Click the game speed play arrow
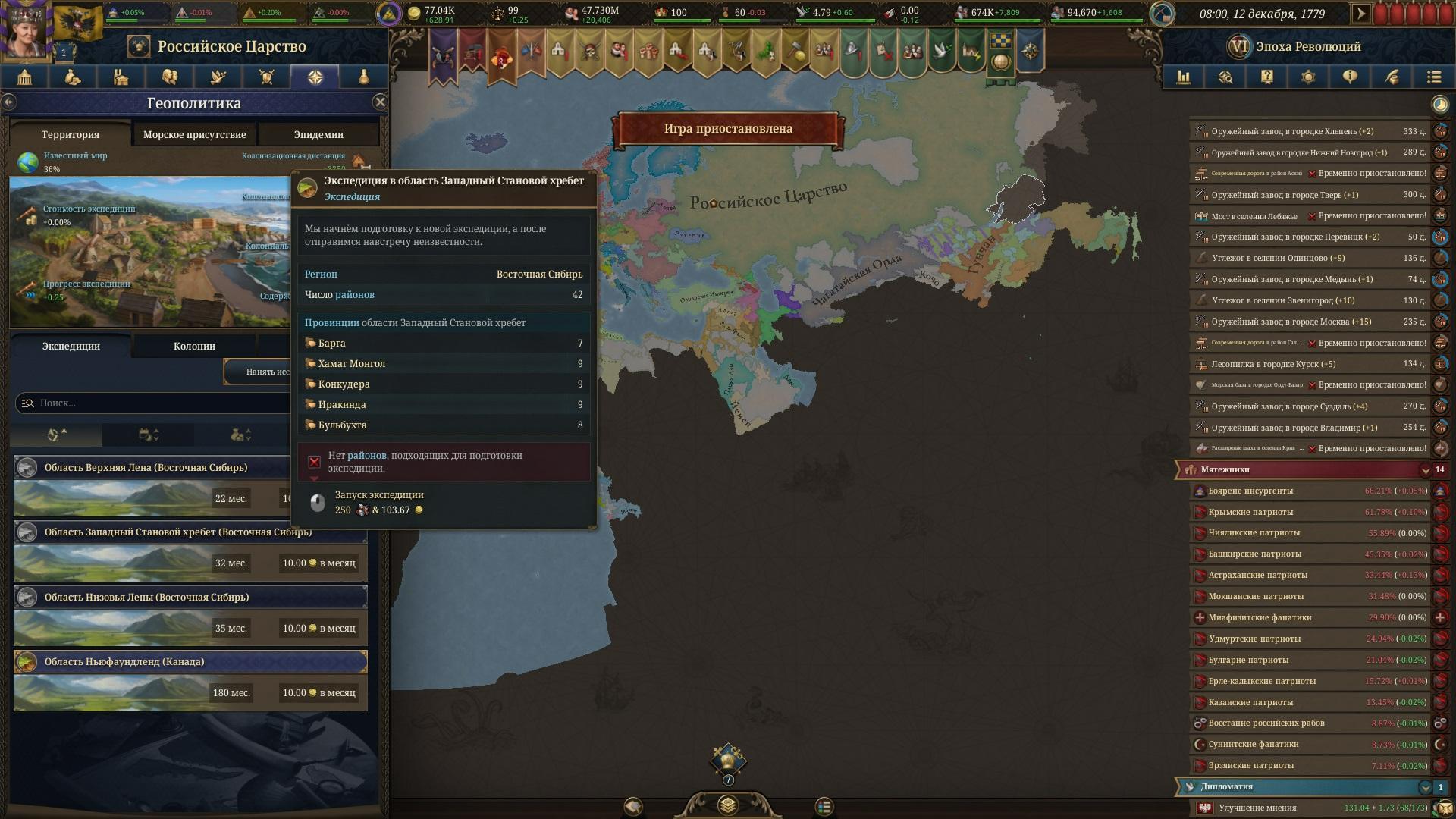The image size is (1456, 819). (1360, 14)
